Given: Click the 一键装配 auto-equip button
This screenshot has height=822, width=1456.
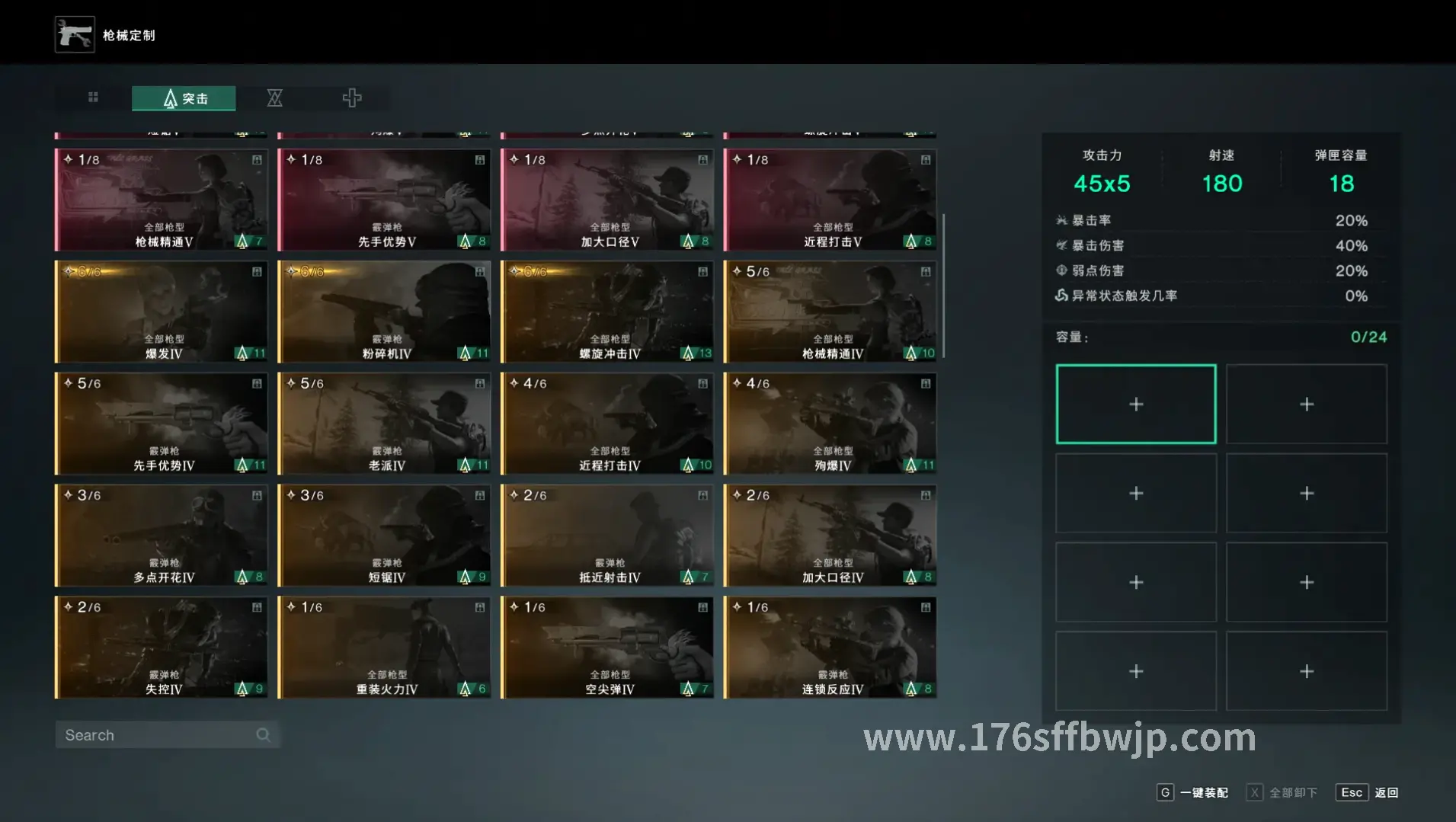Looking at the screenshot, I should pos(1194,792).
